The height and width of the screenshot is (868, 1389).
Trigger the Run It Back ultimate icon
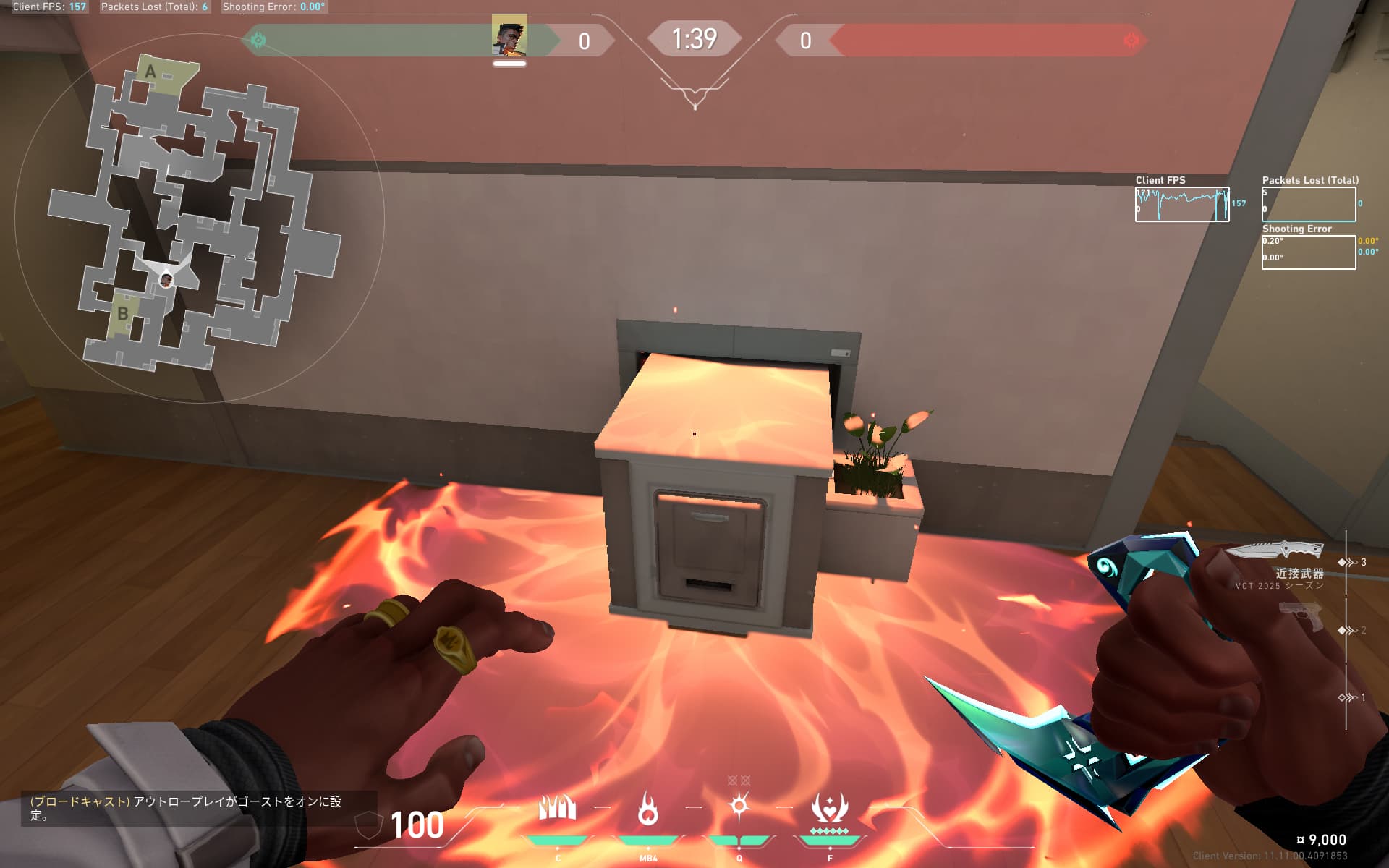coord(829,809)
